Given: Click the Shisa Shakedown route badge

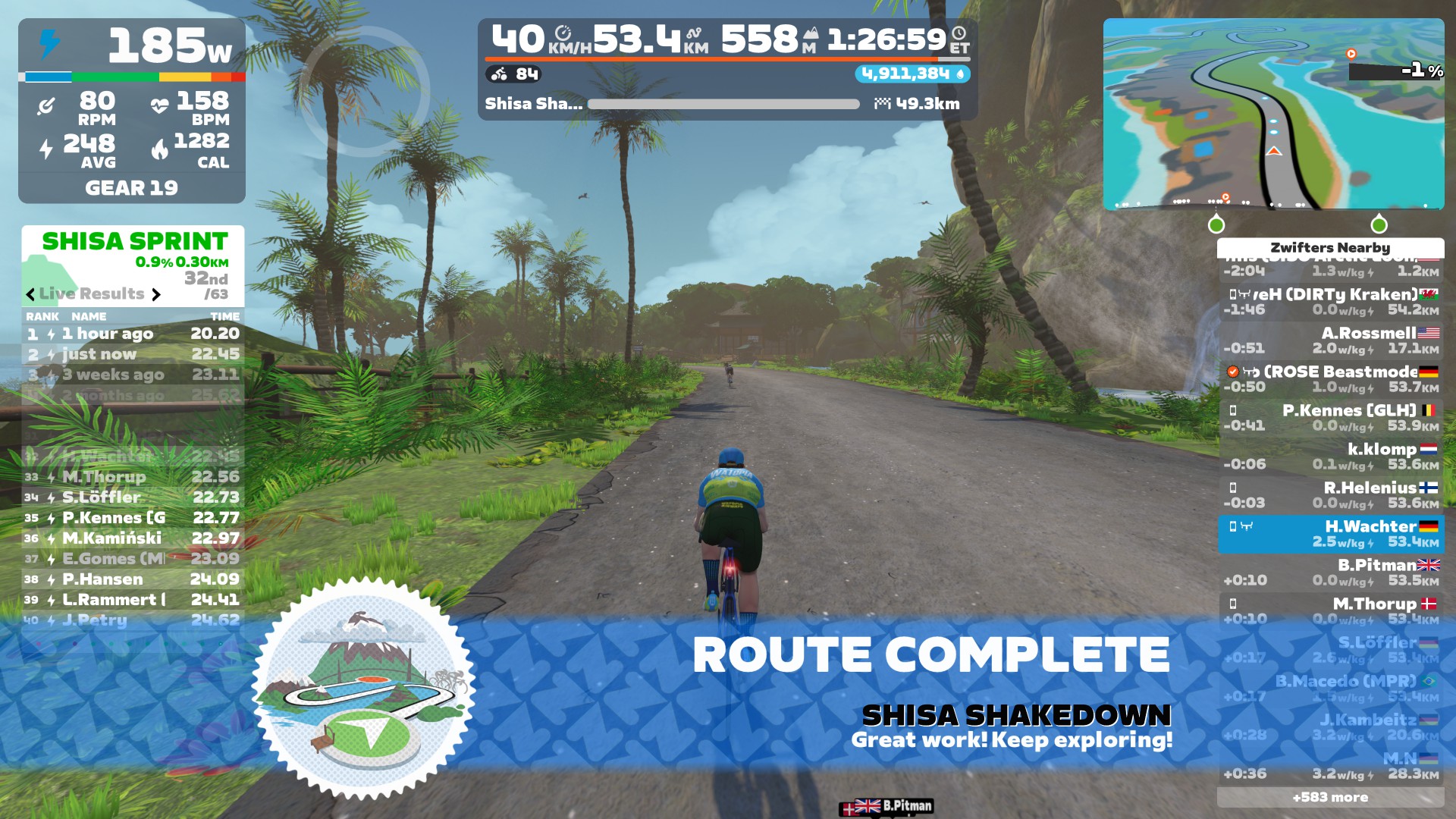Looking at the screenshot, I should [x=364, y=689].
